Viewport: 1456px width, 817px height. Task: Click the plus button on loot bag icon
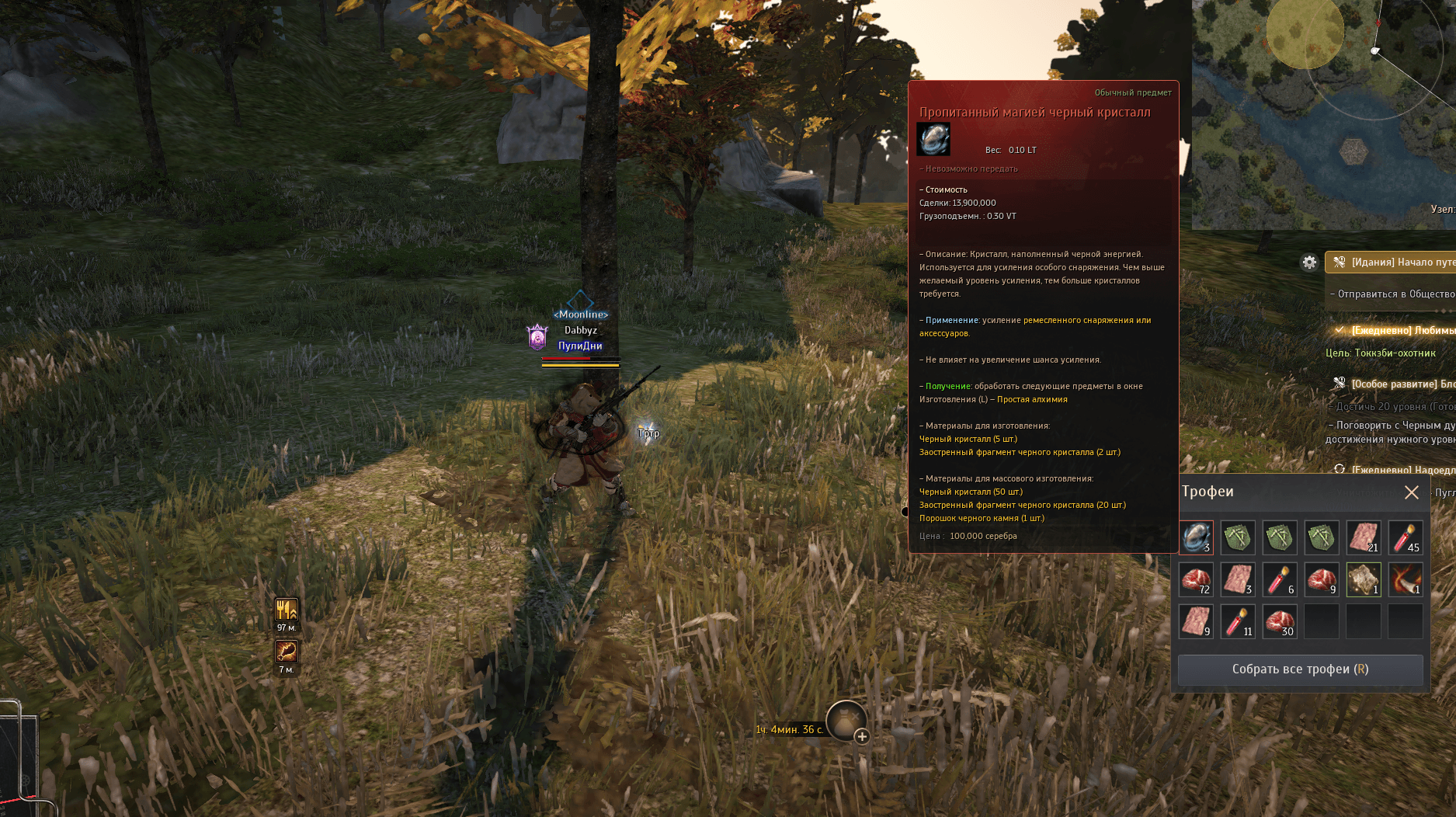(x=862, y=736)
